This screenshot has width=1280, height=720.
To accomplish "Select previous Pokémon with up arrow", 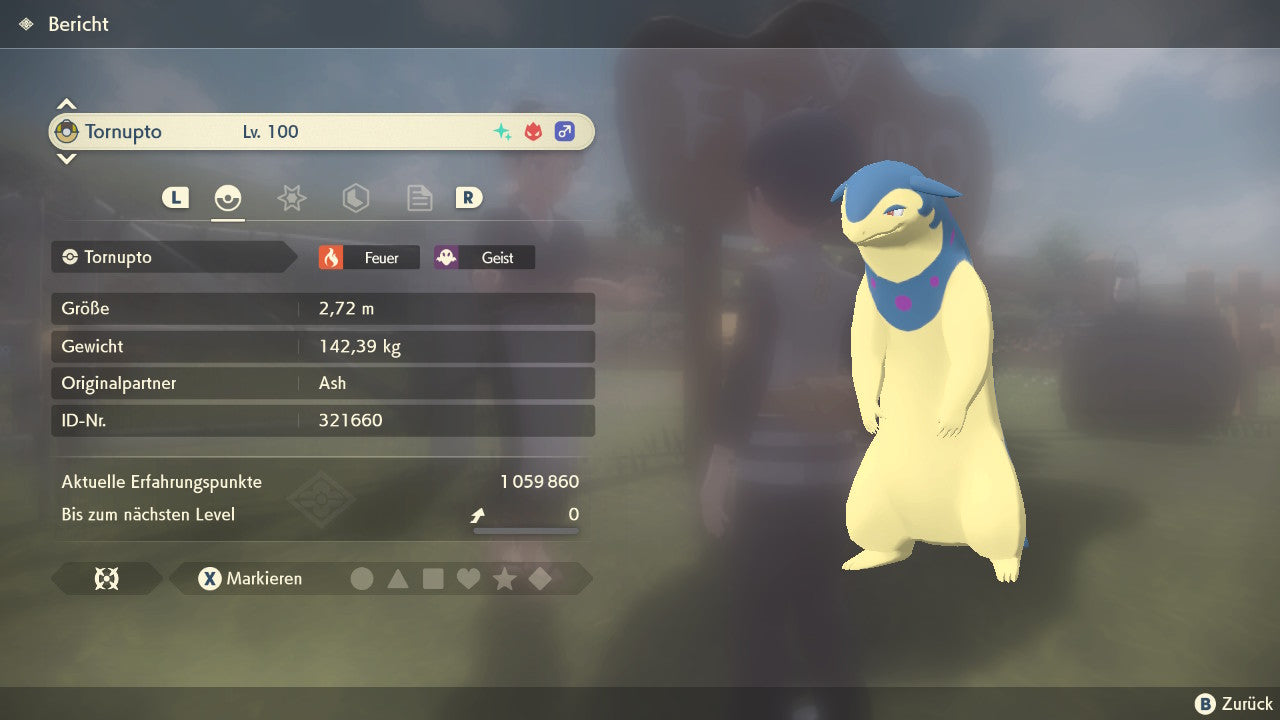I will (66, 104).
